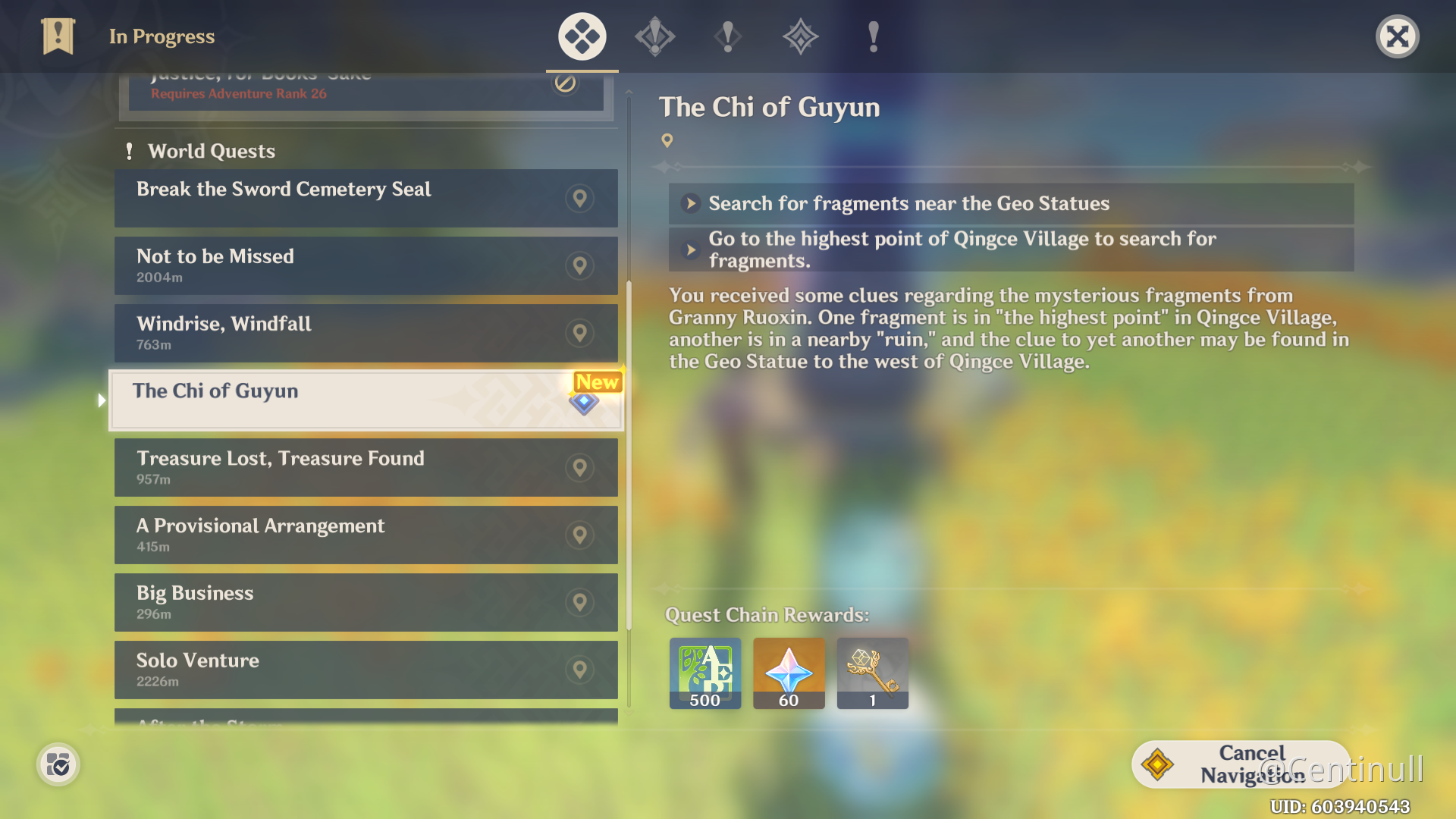Screen dimensions: 1456x819
Task: Expand the Search for fragments near Geo Statues objective
Action: coord(1011,203)
